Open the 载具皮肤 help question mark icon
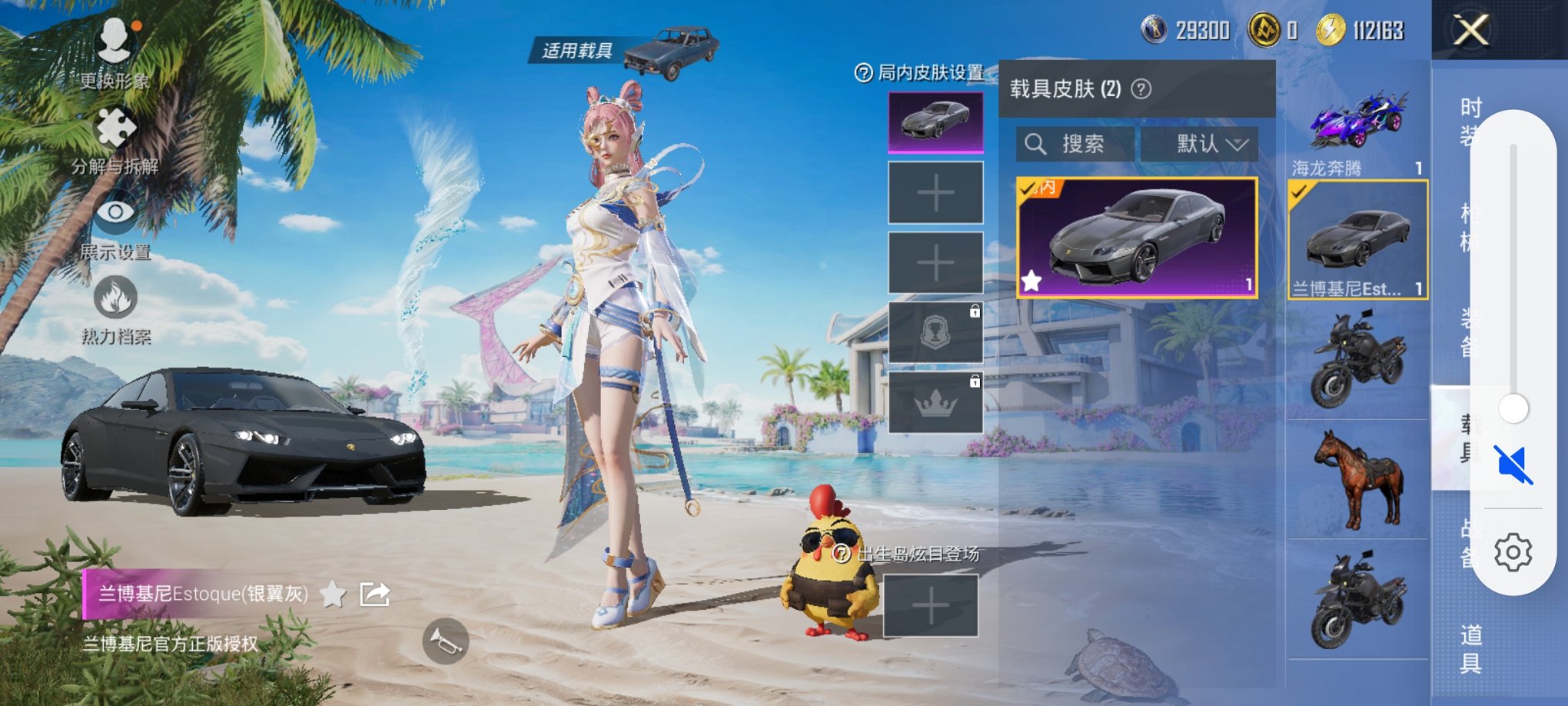Image resolution: width=1568 pixels, height=706 pixels. tap(1141, 87)
